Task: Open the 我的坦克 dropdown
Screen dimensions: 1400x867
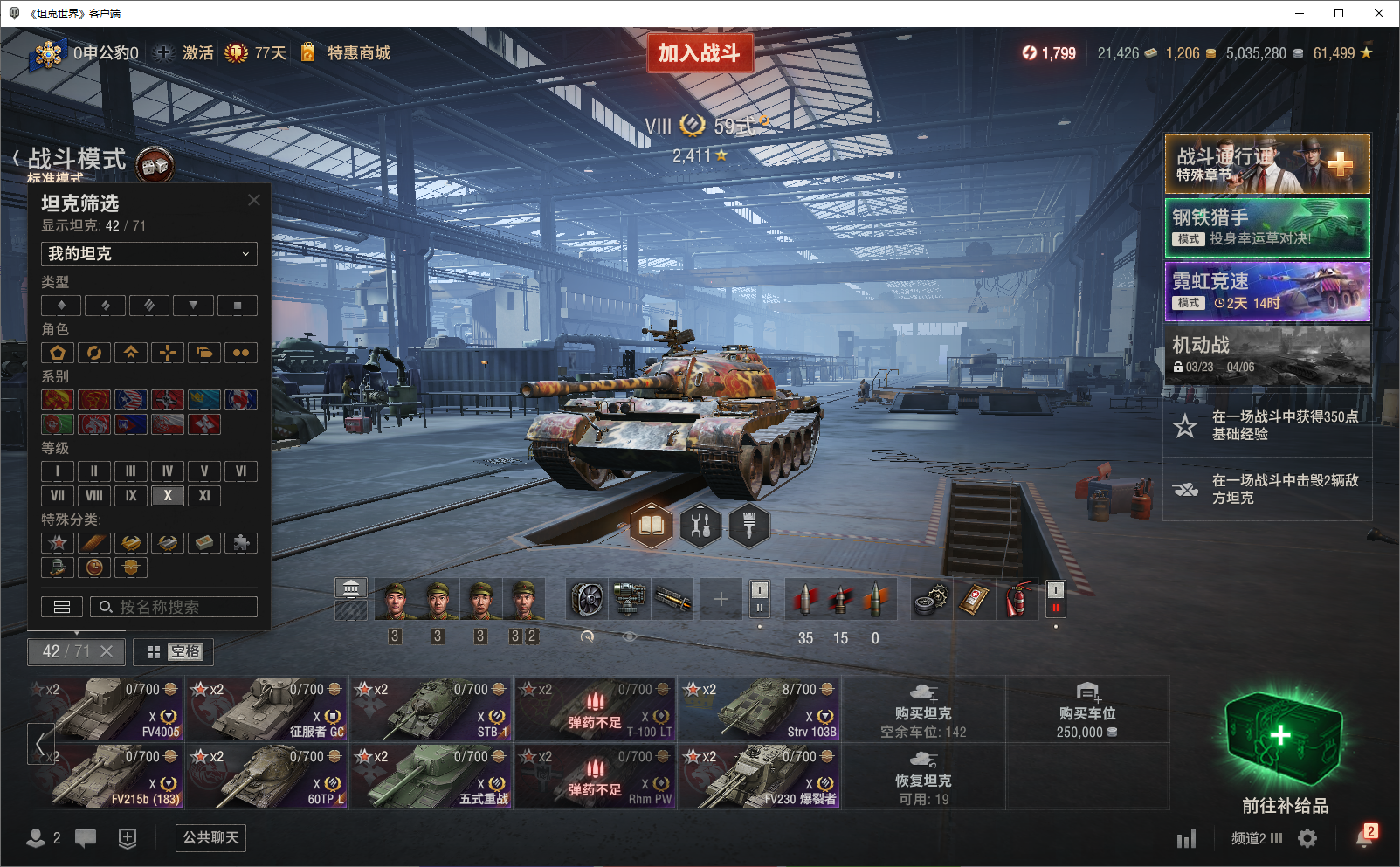Action: point(148,254)
